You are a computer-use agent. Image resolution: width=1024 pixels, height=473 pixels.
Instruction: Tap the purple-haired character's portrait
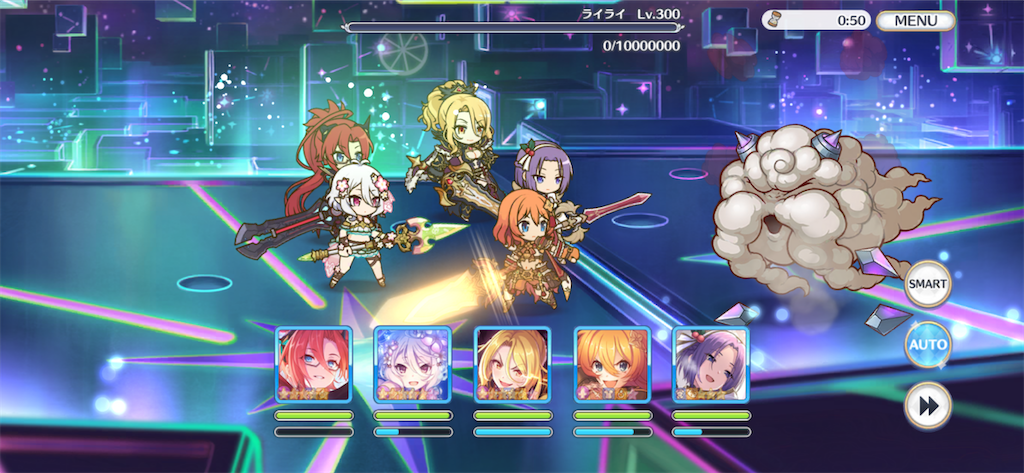point(710,365)
